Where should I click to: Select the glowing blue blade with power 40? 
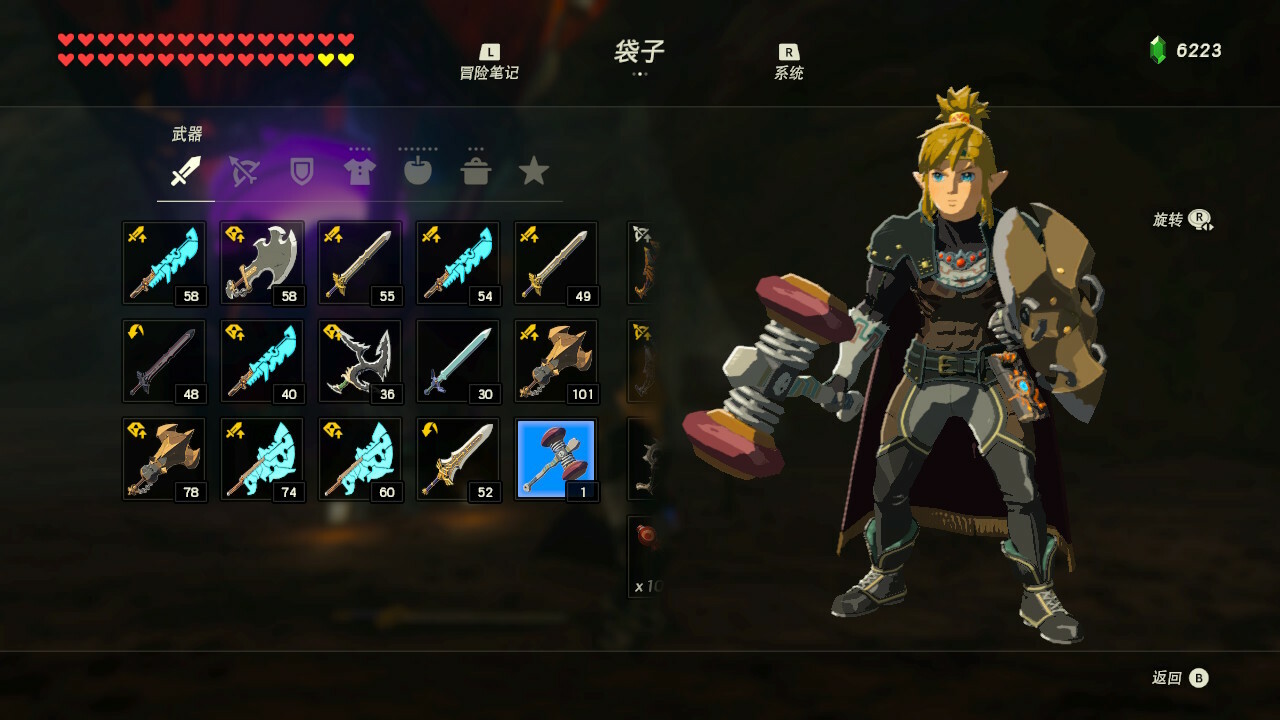[262, 361]
